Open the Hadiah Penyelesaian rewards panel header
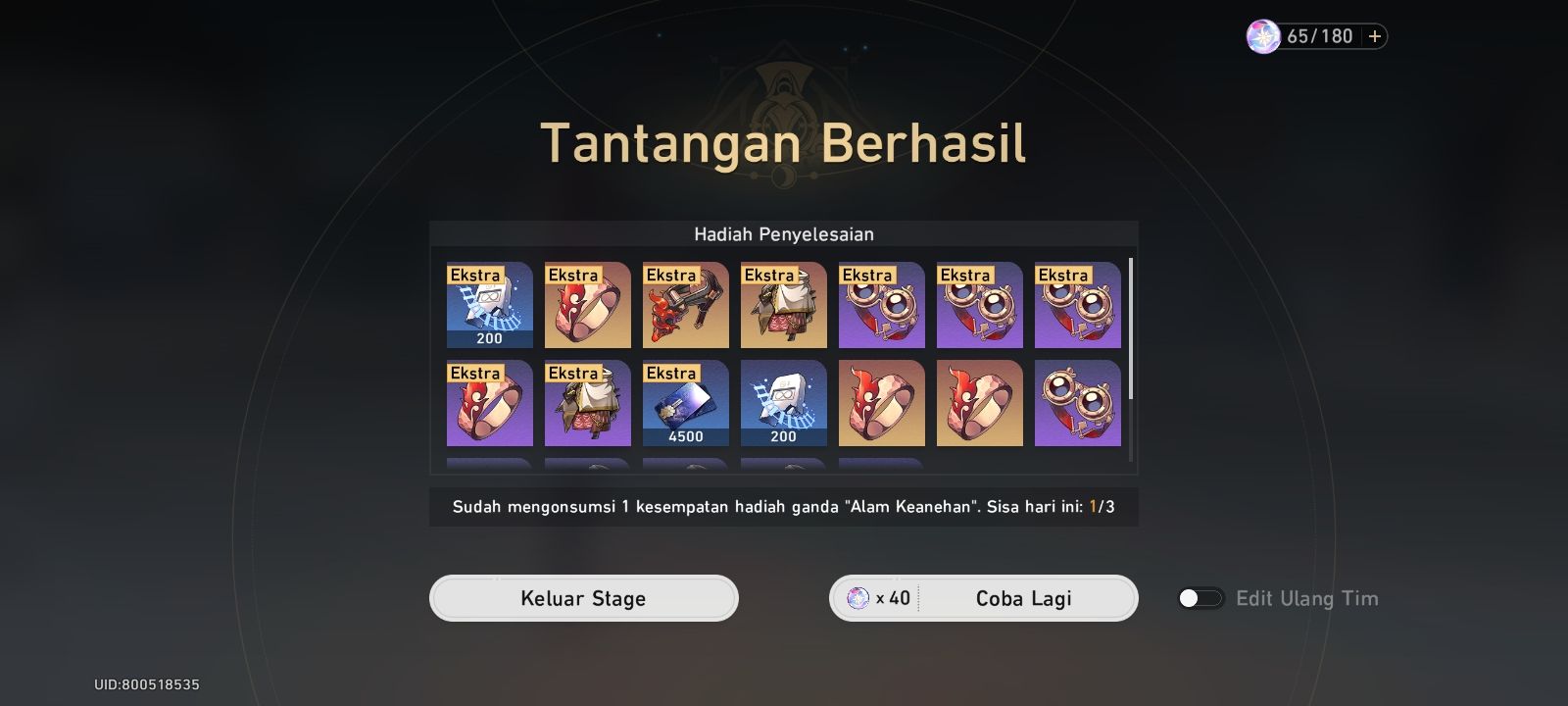 [783, 233]
